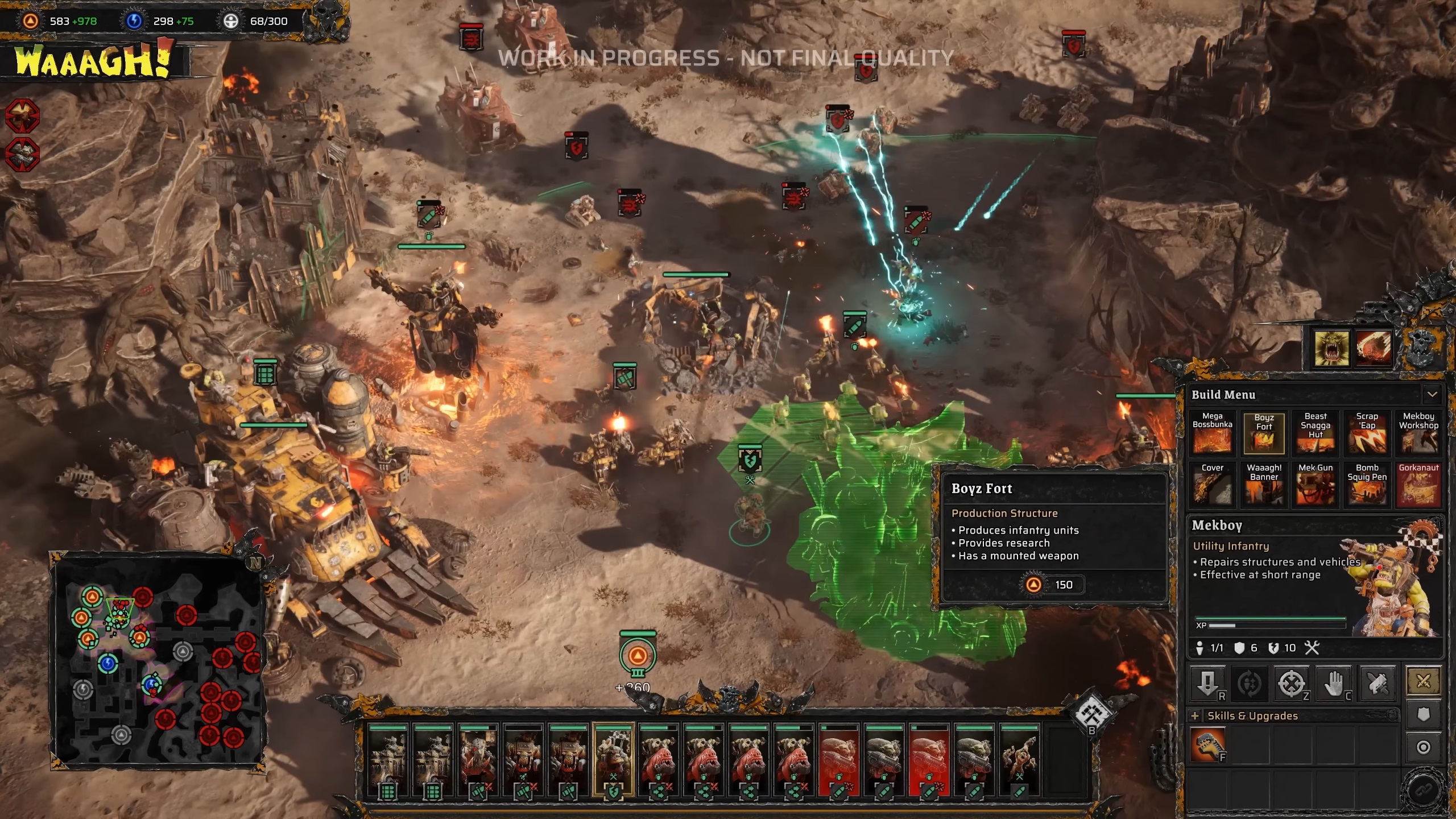Activate the down-arrow retreat command
Image resolution: width=1456 pixels, height=819 pixels.
pyautogui.click(x=1207, y=682)
